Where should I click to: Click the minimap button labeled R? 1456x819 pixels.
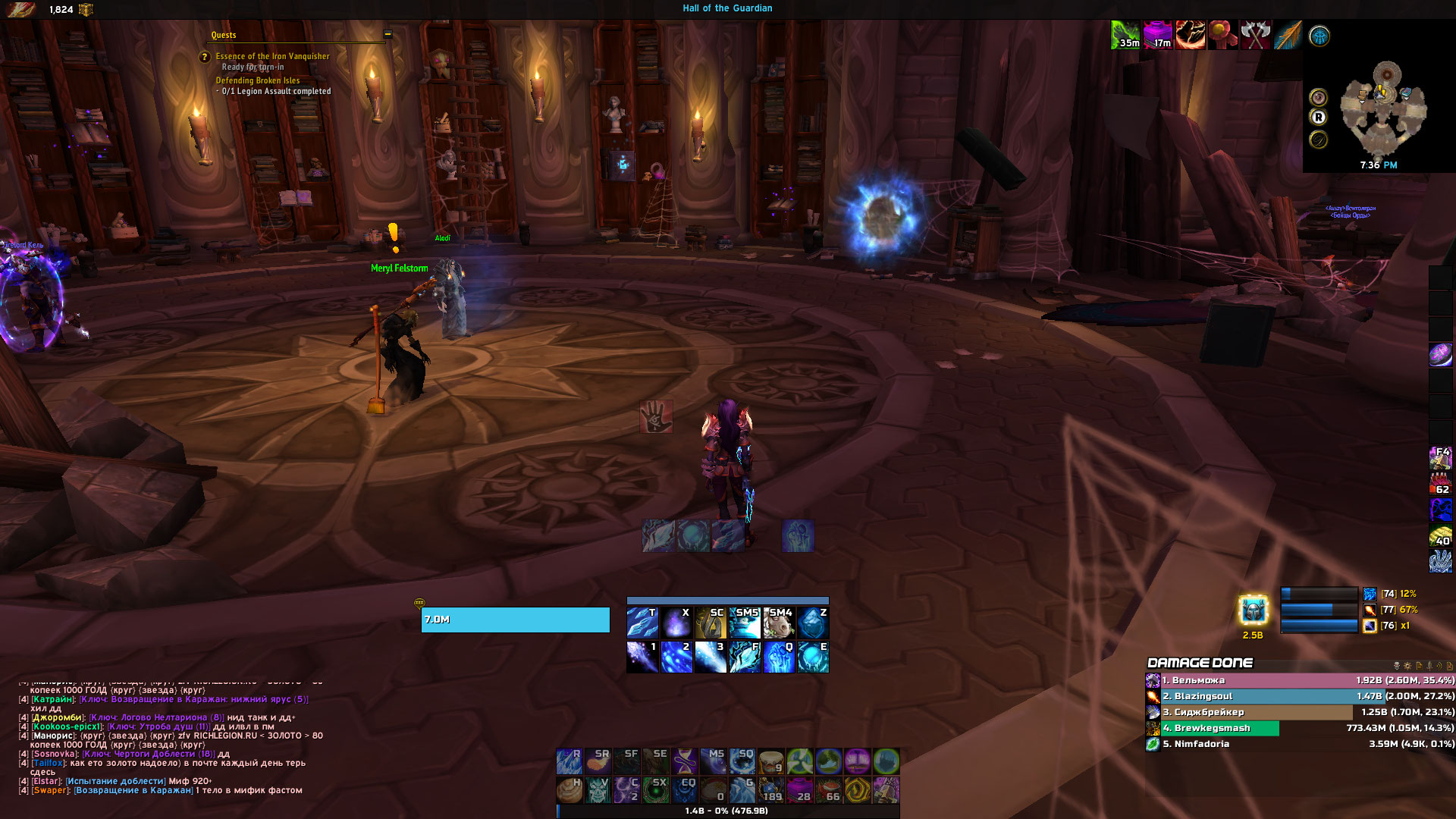coord(1319,118)
